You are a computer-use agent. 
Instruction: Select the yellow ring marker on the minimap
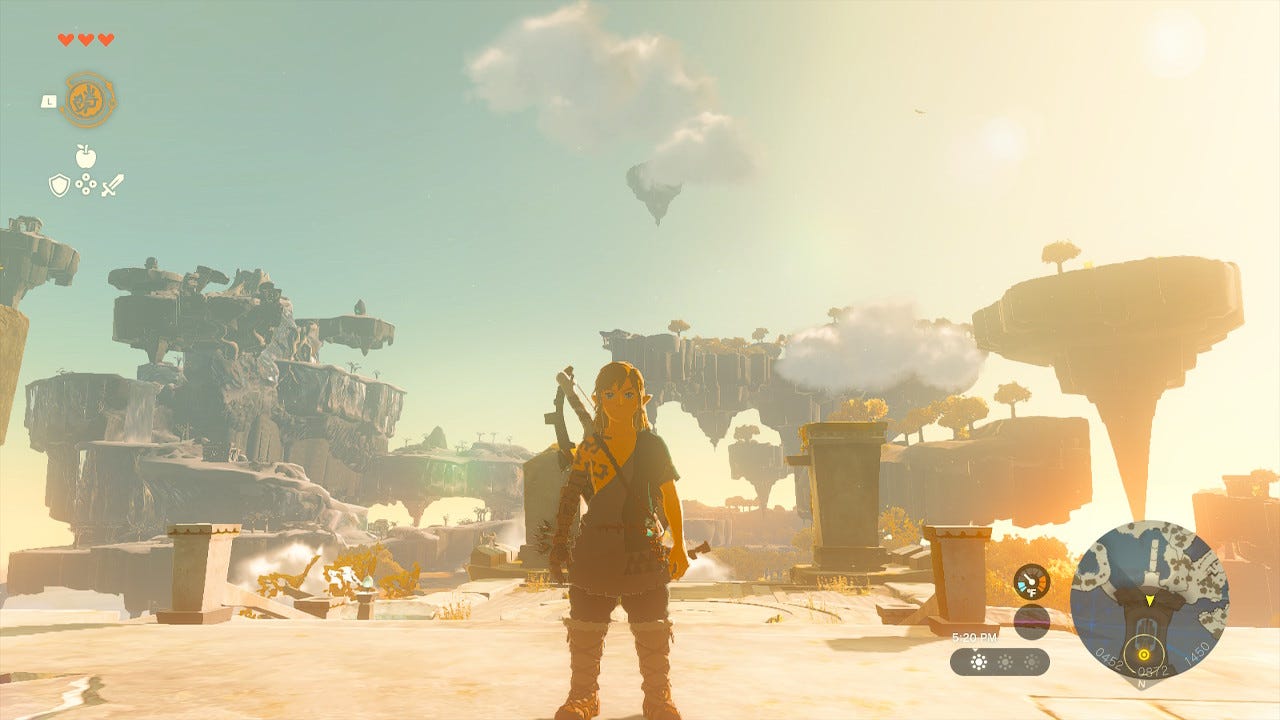tap(1143, 655)
